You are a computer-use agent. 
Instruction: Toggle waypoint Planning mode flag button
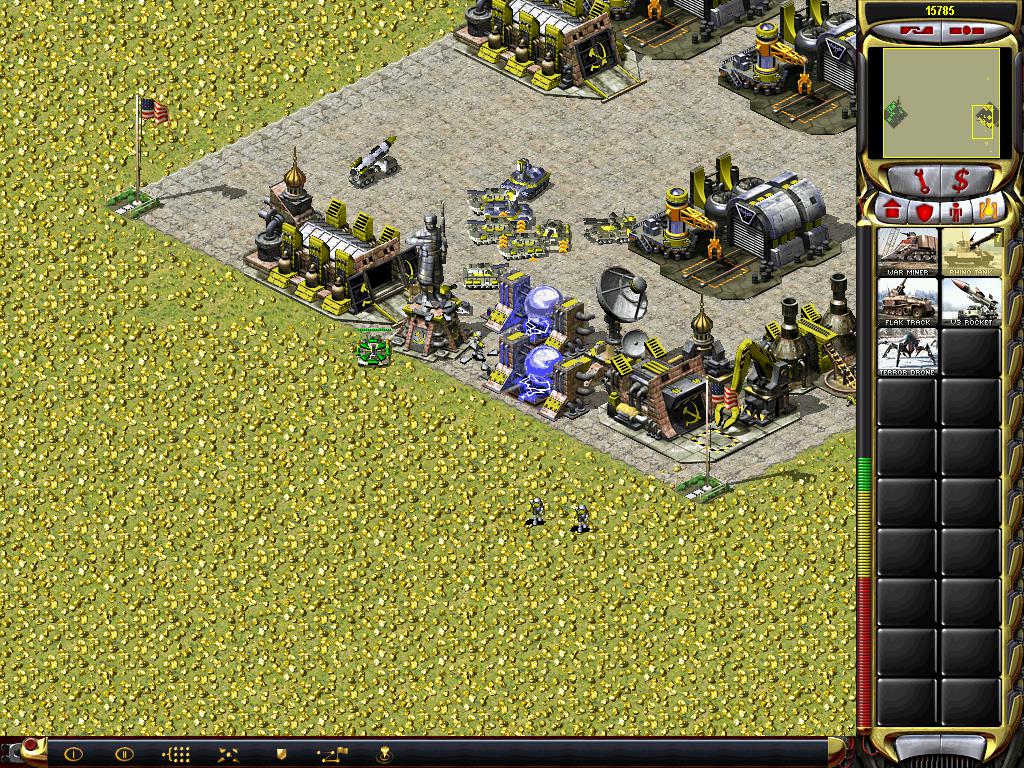click(x=331, y=754)
